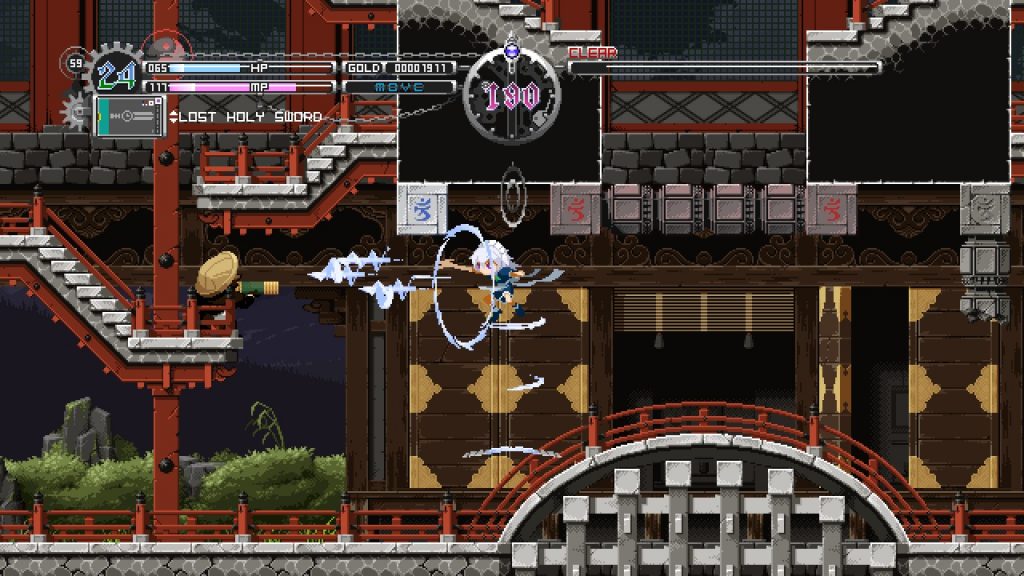Switch skill at the Lost Holy Sword selector

click(x=245, y=117)
